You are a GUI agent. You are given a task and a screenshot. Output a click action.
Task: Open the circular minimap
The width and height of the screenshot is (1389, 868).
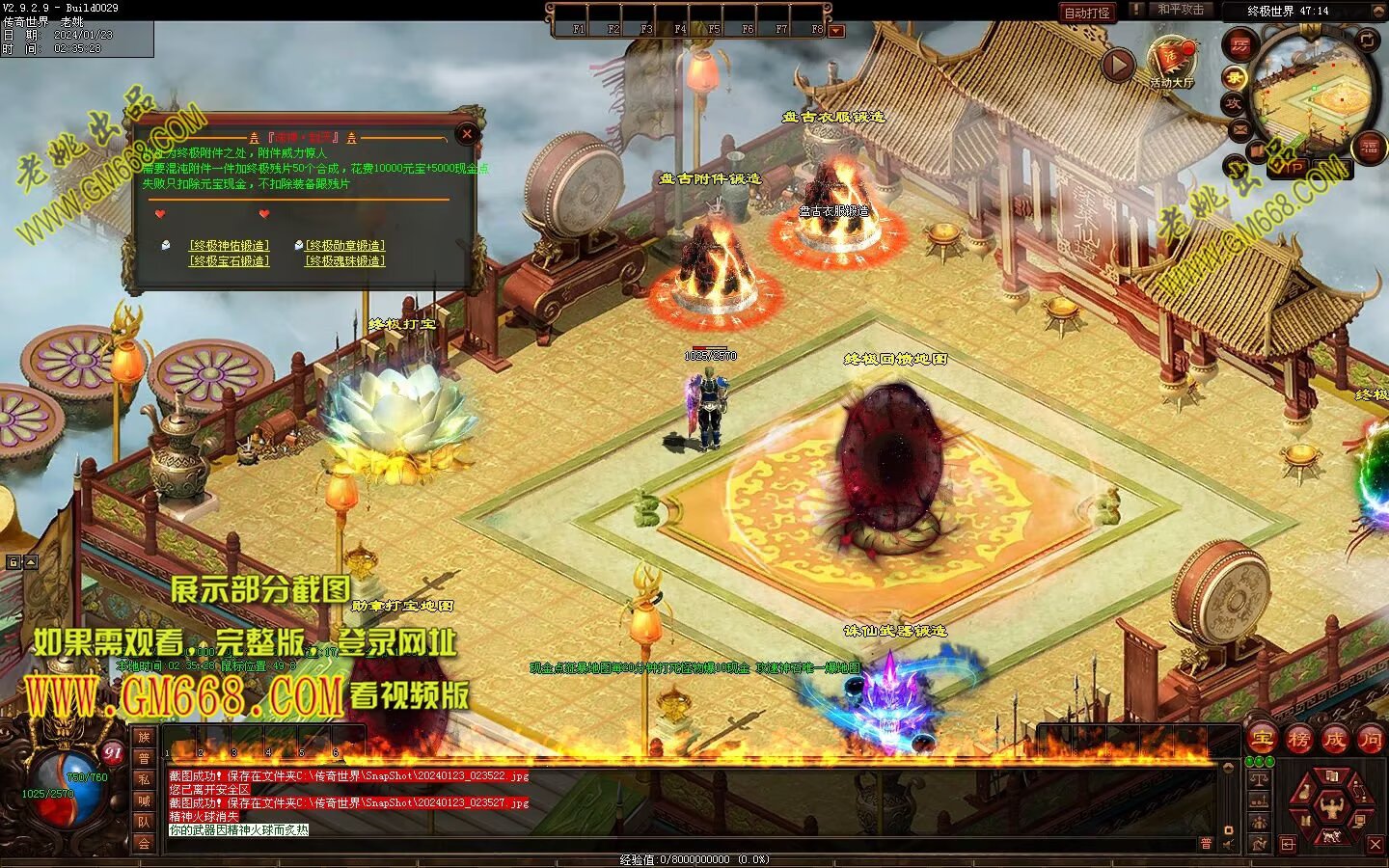[x=1314, y=95]
